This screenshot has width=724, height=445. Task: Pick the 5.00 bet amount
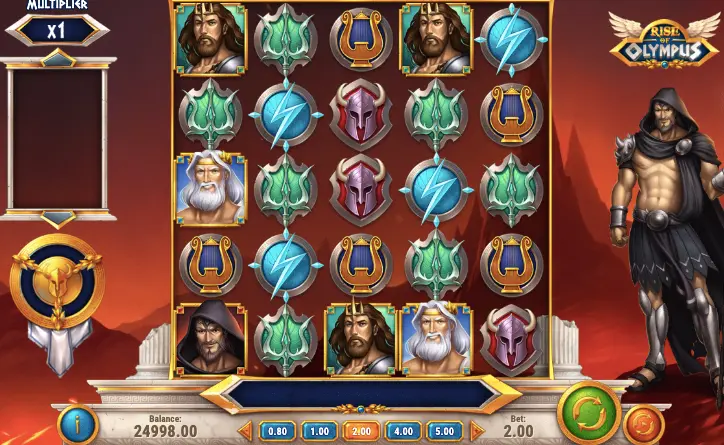point(444,431)
